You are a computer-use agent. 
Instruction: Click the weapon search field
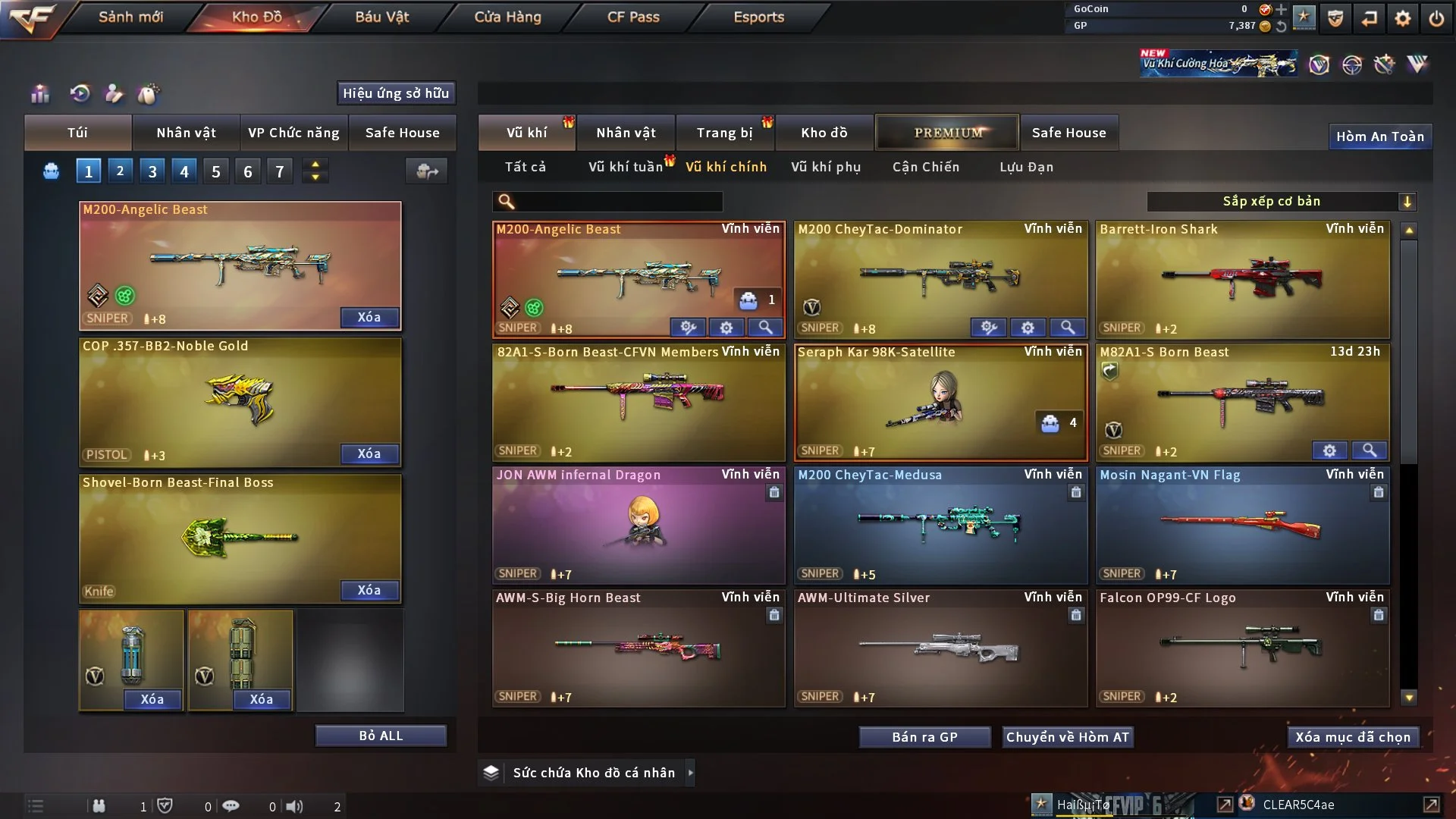[x=618, y=202]
